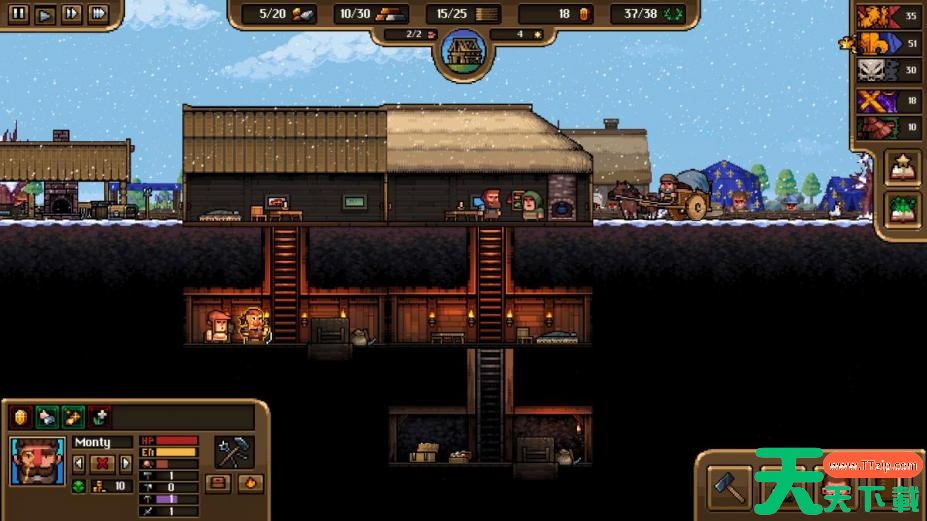Viewport: 927px width, 521px height.
Task: Switch to the previous villager
Action: click(x=79, y=463)
